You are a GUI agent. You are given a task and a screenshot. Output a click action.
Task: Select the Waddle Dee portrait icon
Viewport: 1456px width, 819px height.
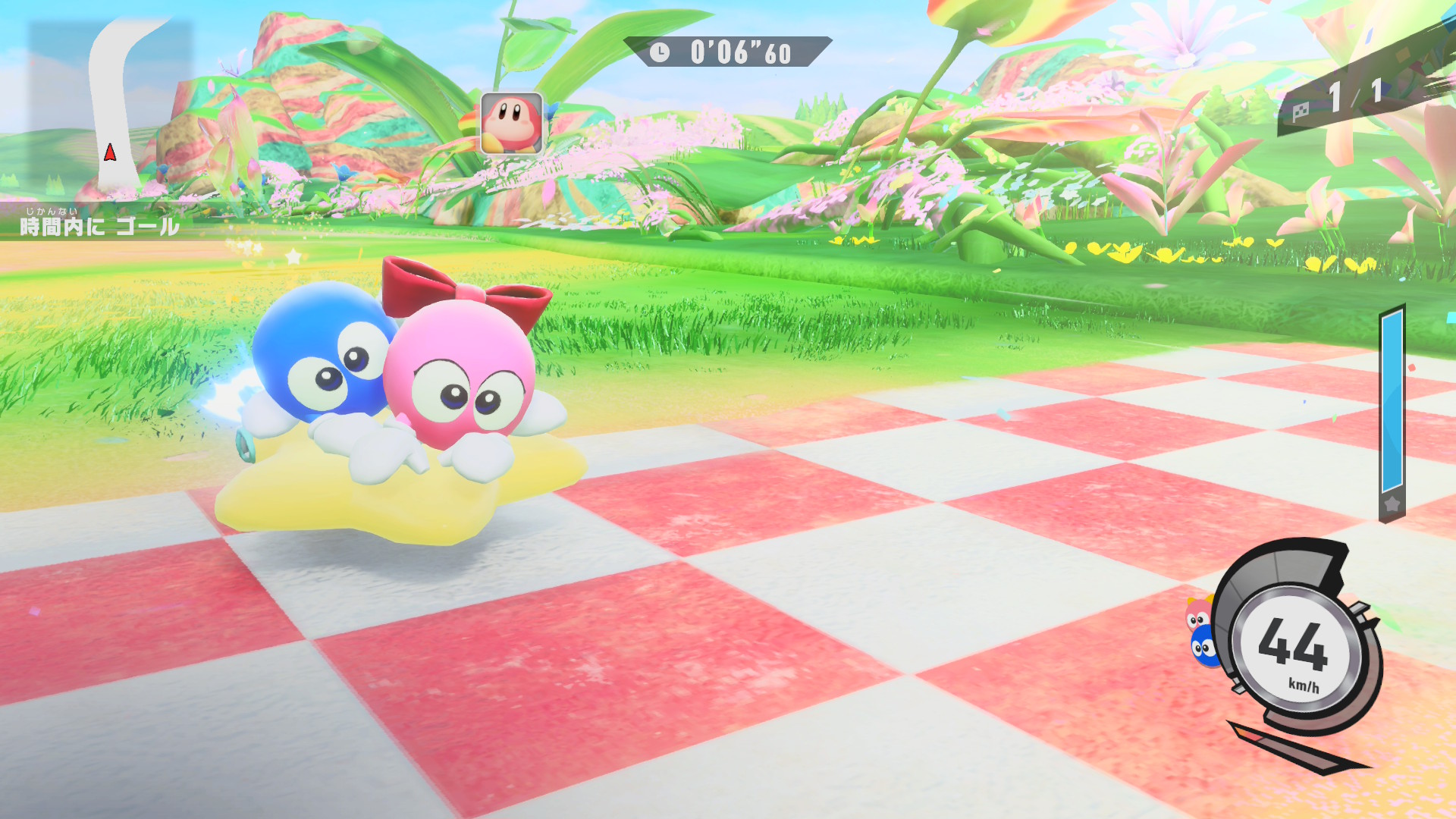[x=512, y=123]
